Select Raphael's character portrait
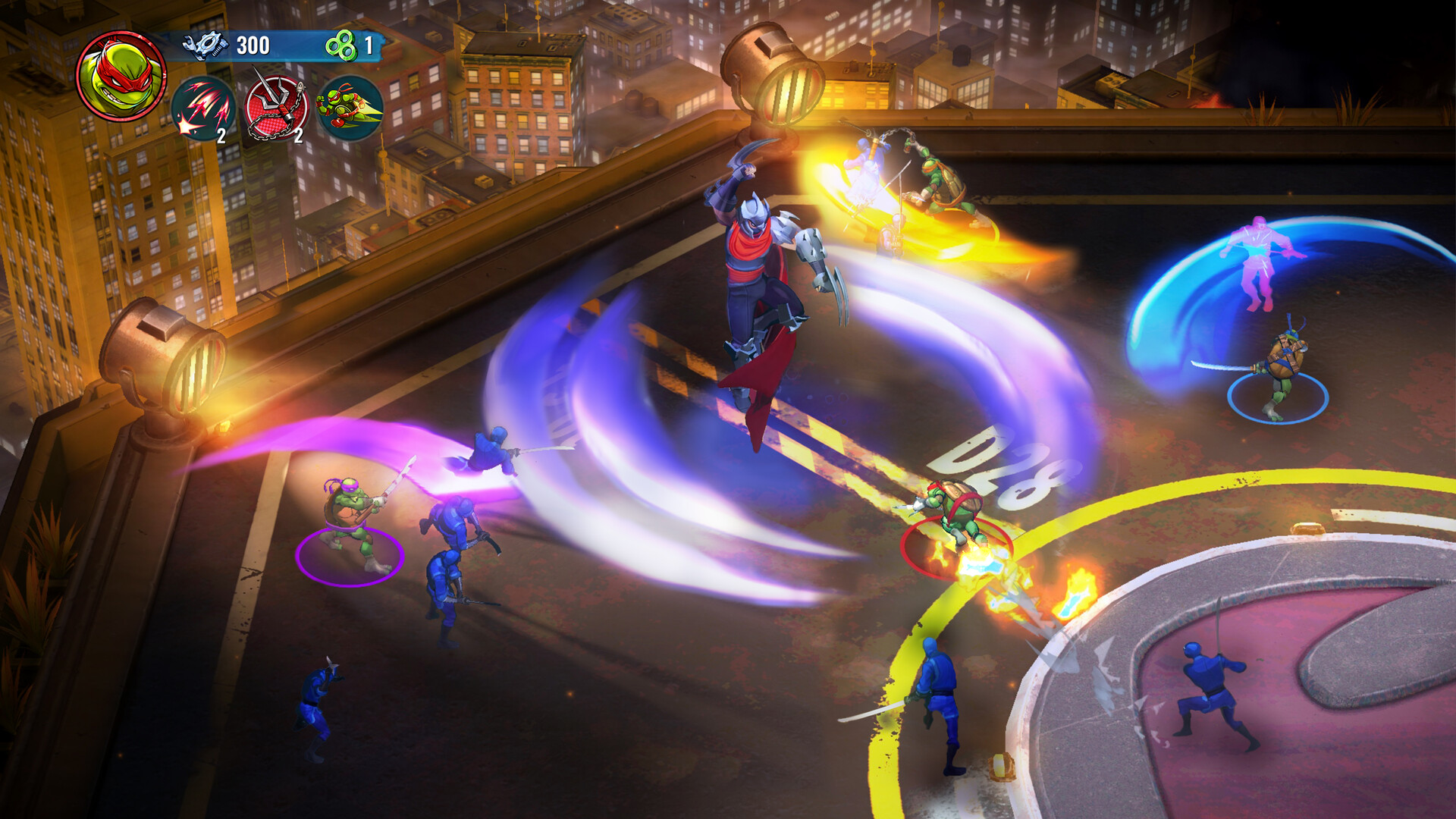1456x819 pixels. (x=121, y=72)
